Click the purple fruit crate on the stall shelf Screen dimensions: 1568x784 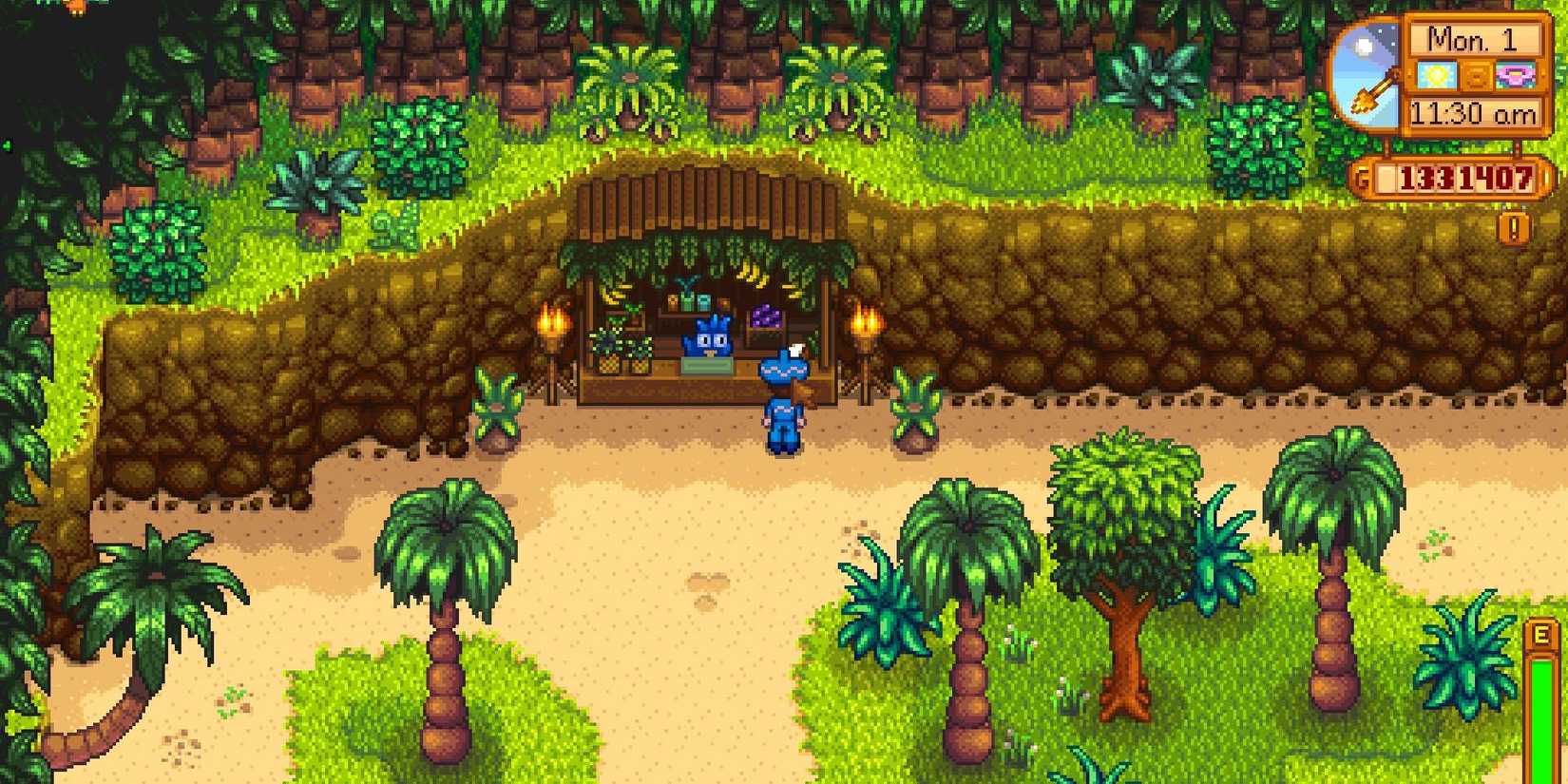pyautogui.click(x=765, y=317)
